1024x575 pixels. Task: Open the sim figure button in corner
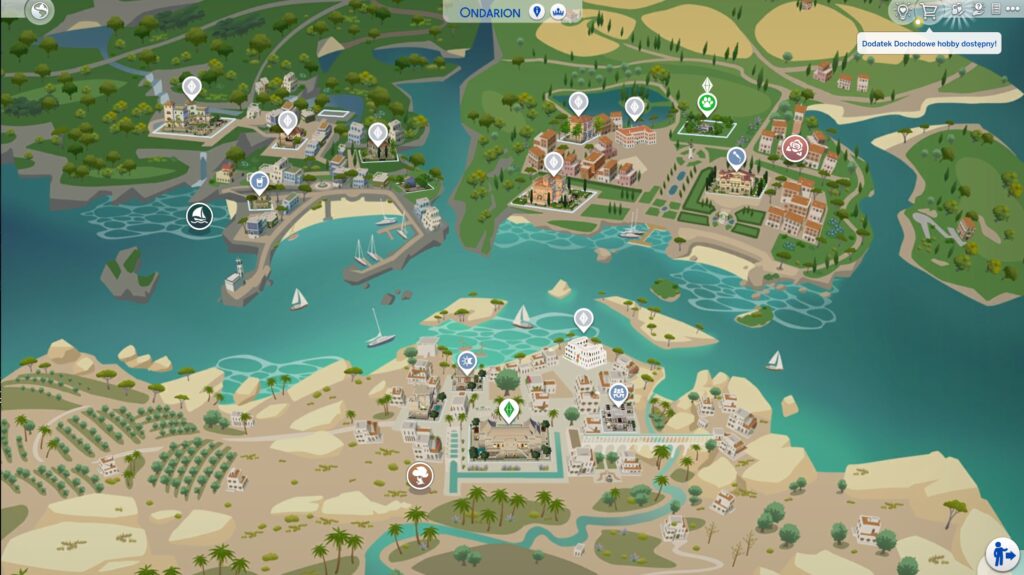coord(1001,552)
